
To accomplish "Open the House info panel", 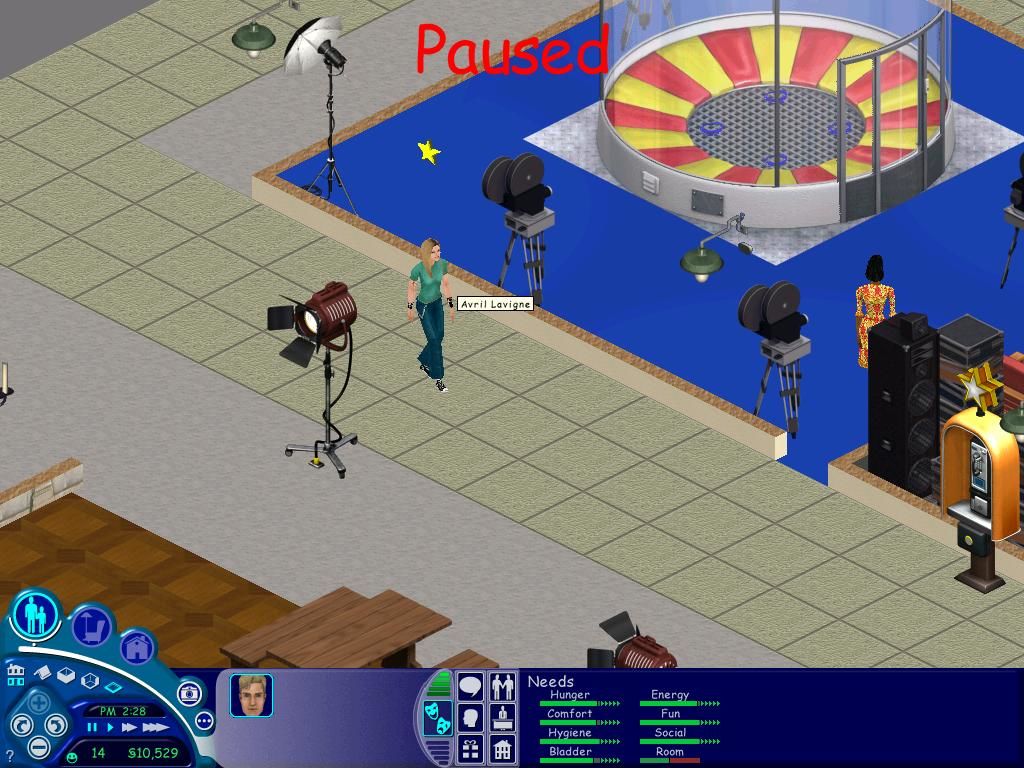I will pos(503,748).
